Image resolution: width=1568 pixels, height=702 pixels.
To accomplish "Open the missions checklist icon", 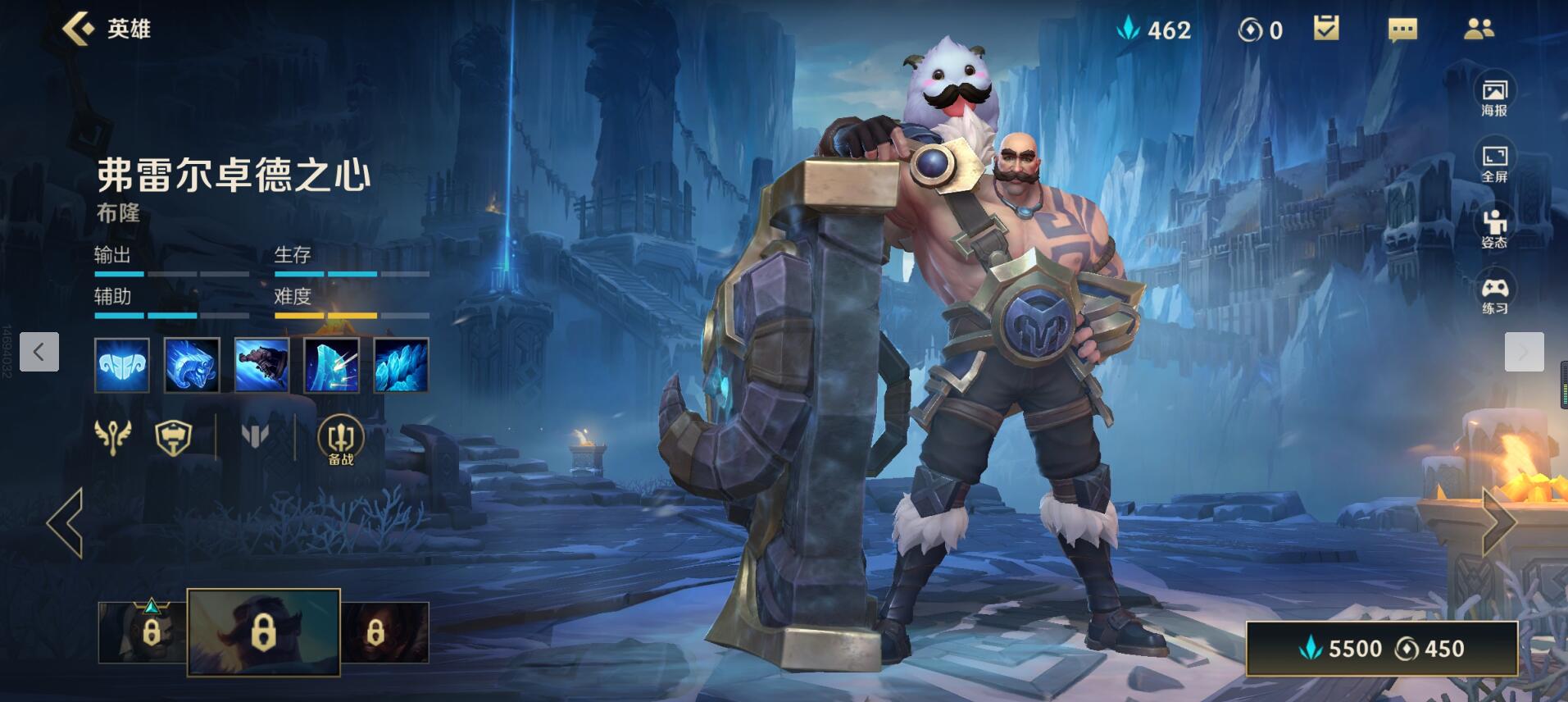I will 1326,30.
